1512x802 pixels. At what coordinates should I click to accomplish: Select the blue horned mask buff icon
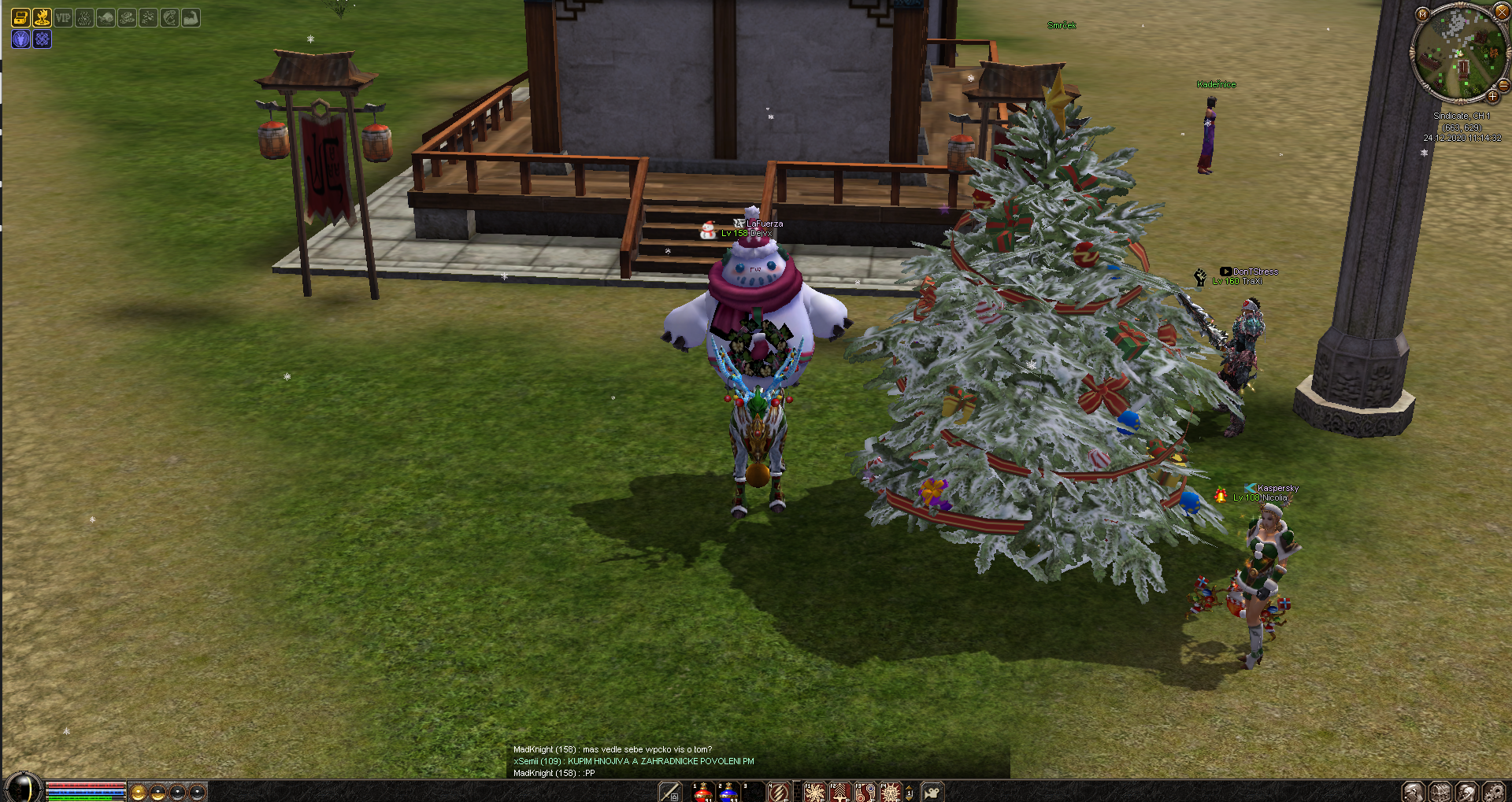pyautogui.click(x=20, y=39)
